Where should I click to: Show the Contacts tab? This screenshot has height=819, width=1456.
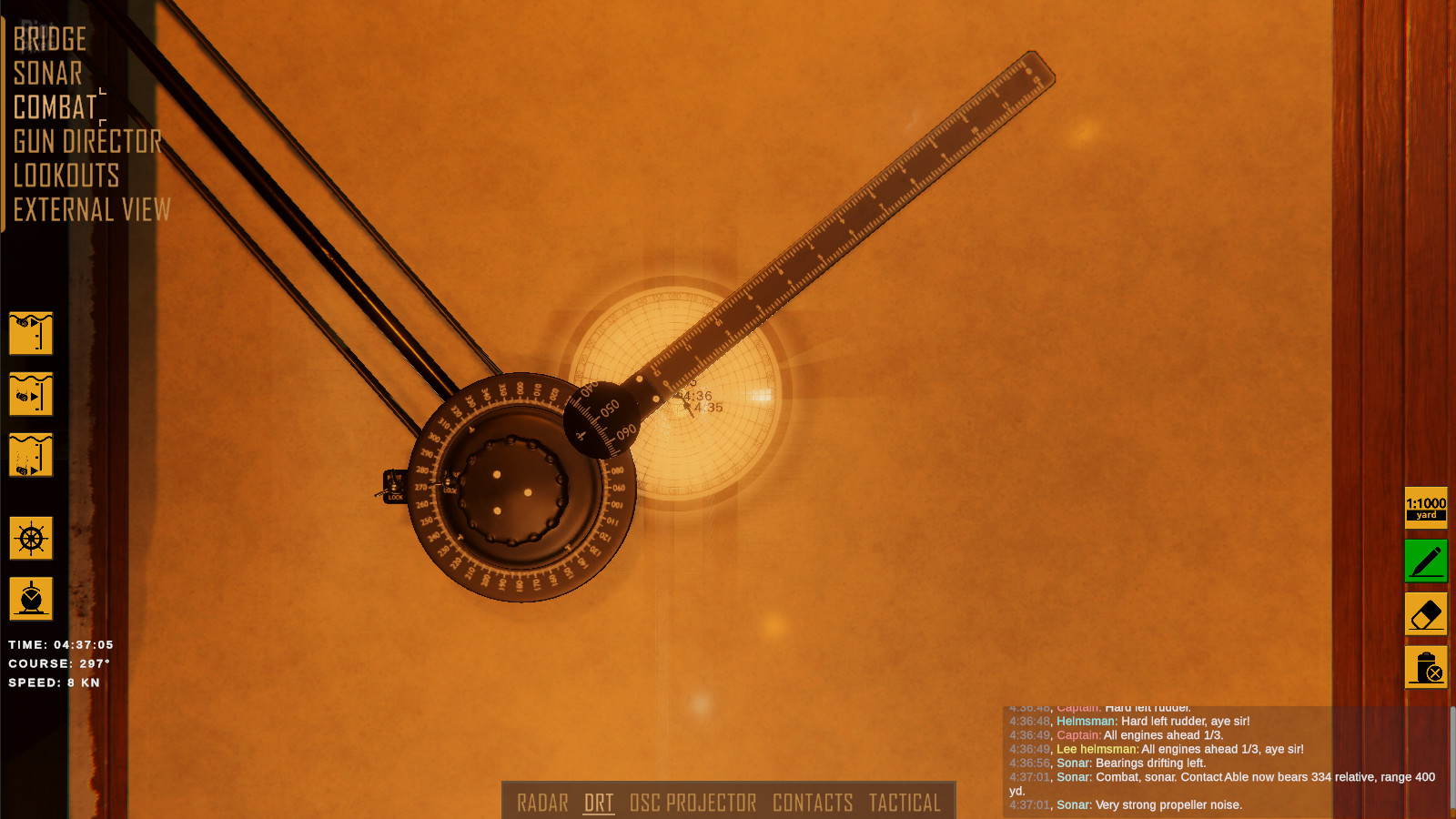click(x=813, y=803)
